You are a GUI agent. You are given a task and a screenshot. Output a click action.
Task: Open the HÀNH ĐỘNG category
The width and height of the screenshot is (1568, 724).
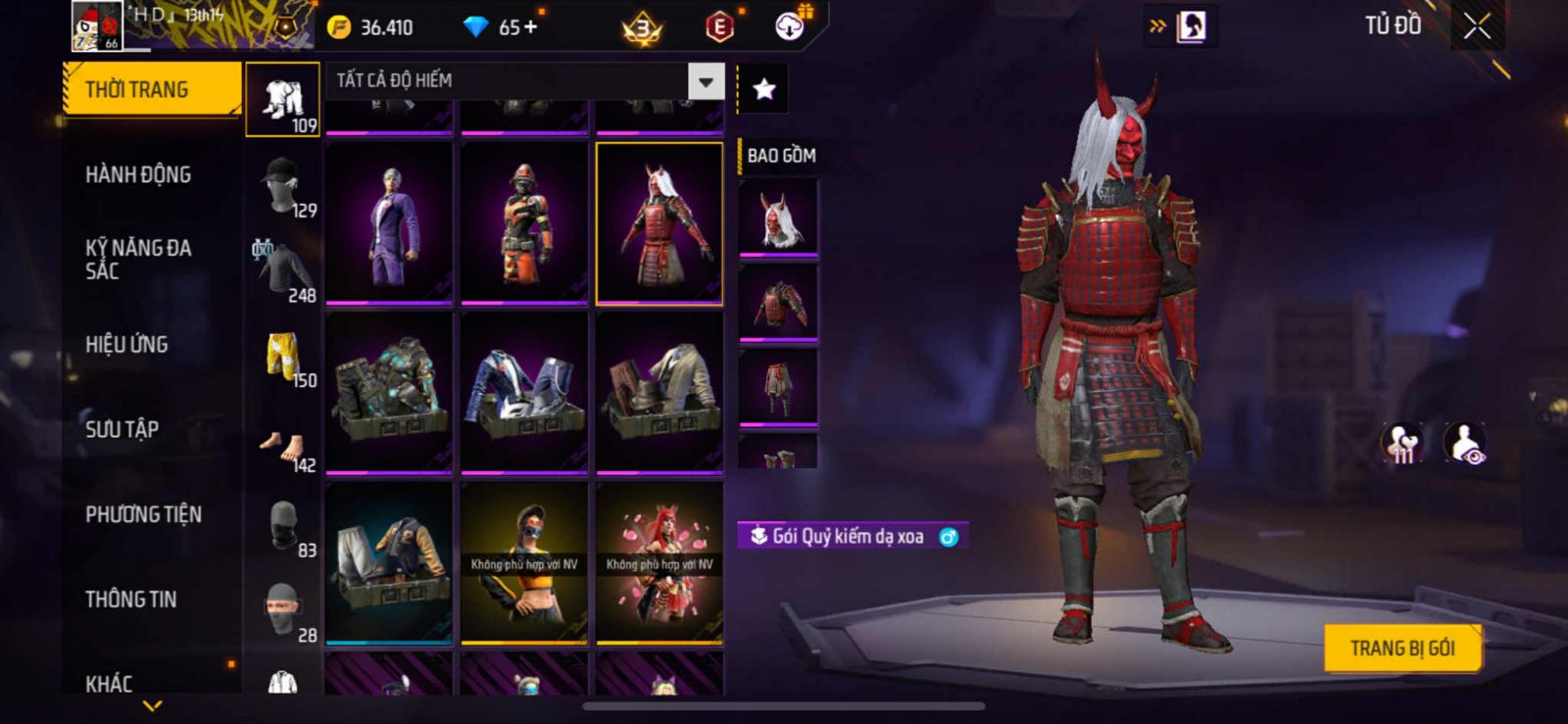tap(138, 175)
